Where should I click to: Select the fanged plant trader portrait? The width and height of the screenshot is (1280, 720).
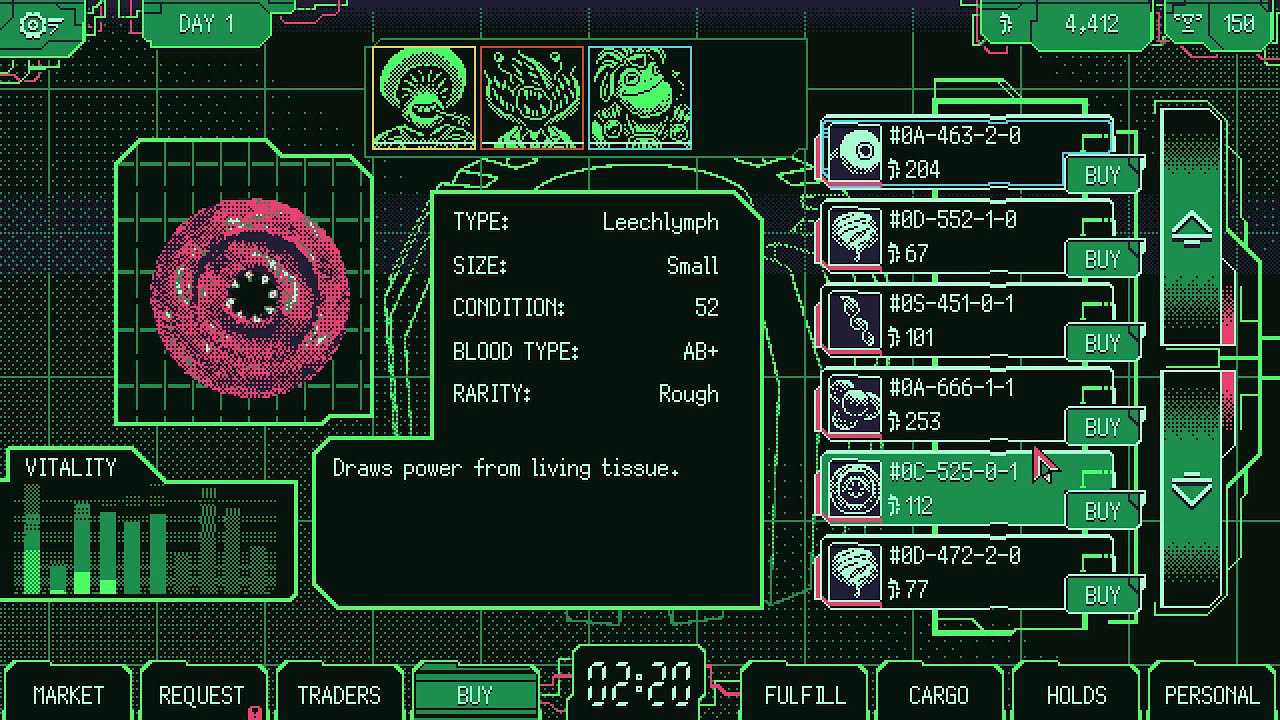532,98
